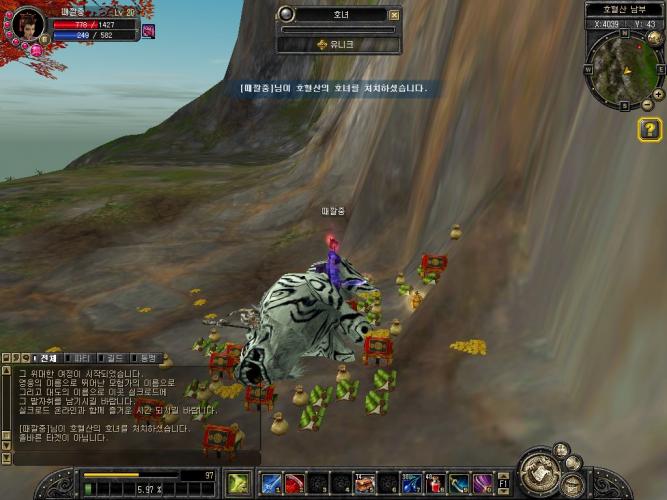This screenshot has height=500, width=667.
Task: Use the red skill in hotbar
Action: [x=294, y=484]
